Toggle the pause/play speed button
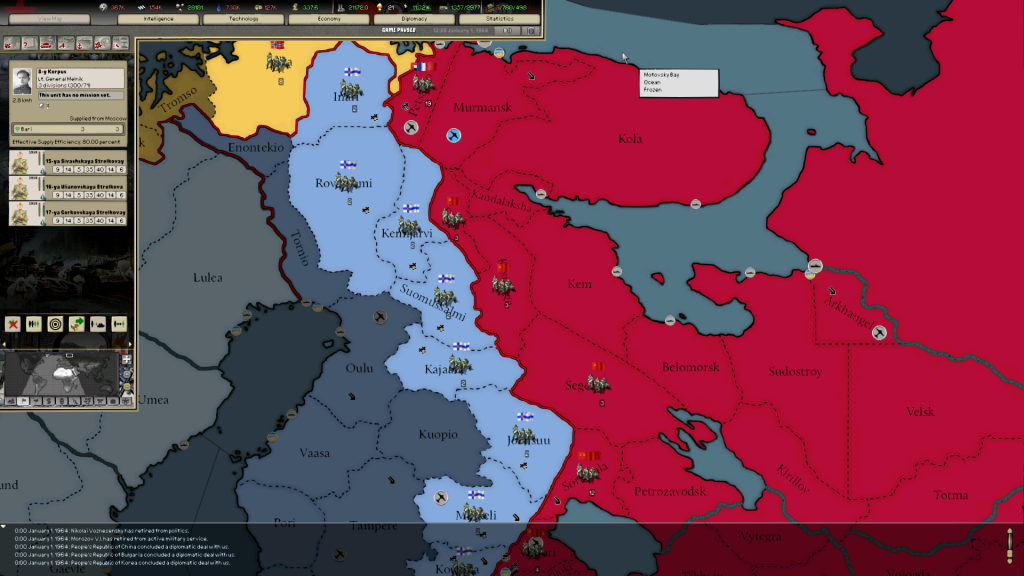 tap(508, 30)
